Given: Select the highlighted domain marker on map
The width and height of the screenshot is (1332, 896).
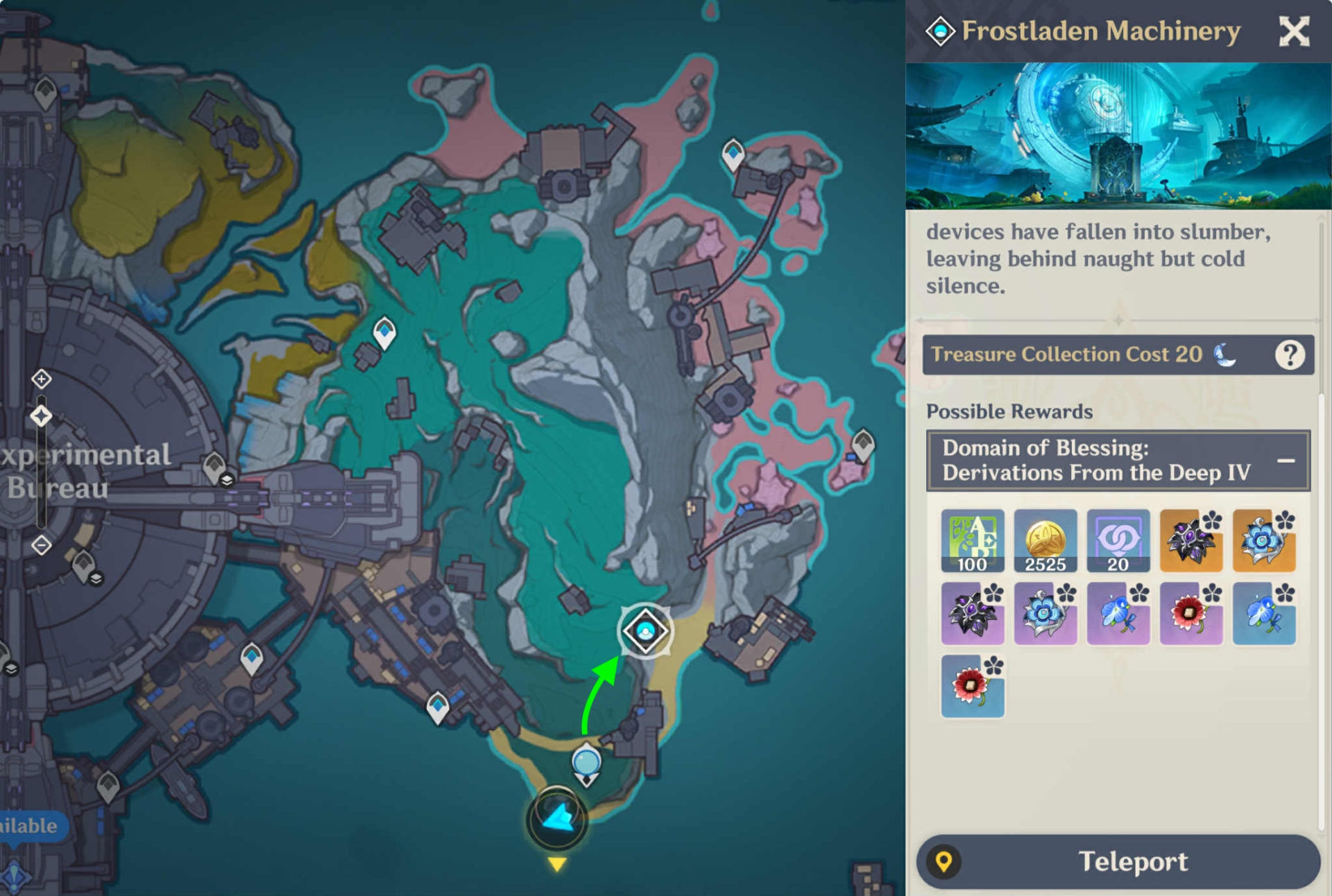Looking at the screenshot, I should coord(645,631).
